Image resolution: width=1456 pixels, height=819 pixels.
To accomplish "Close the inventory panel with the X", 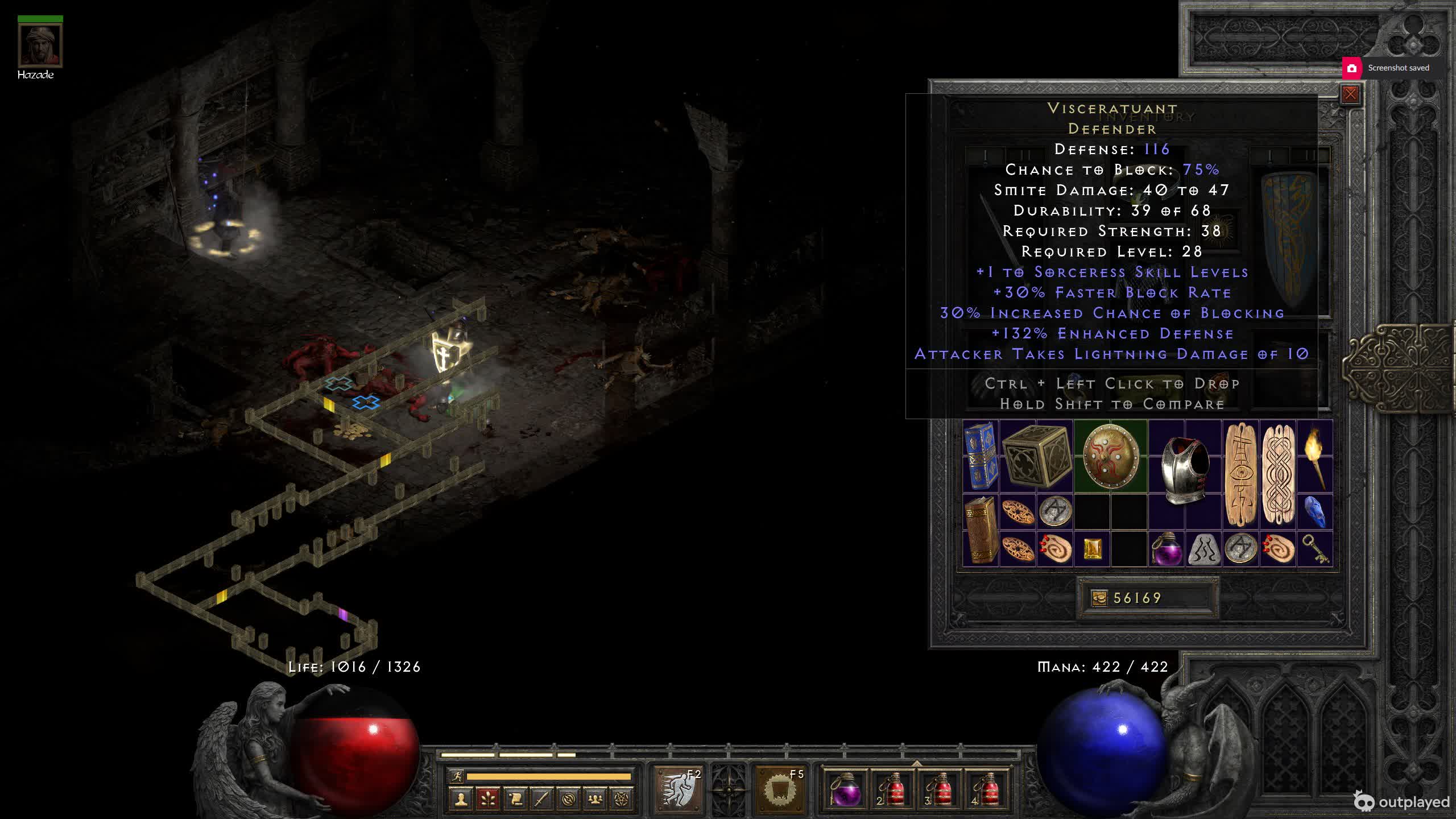I will pyautogui.click(x=1350, y=94).
